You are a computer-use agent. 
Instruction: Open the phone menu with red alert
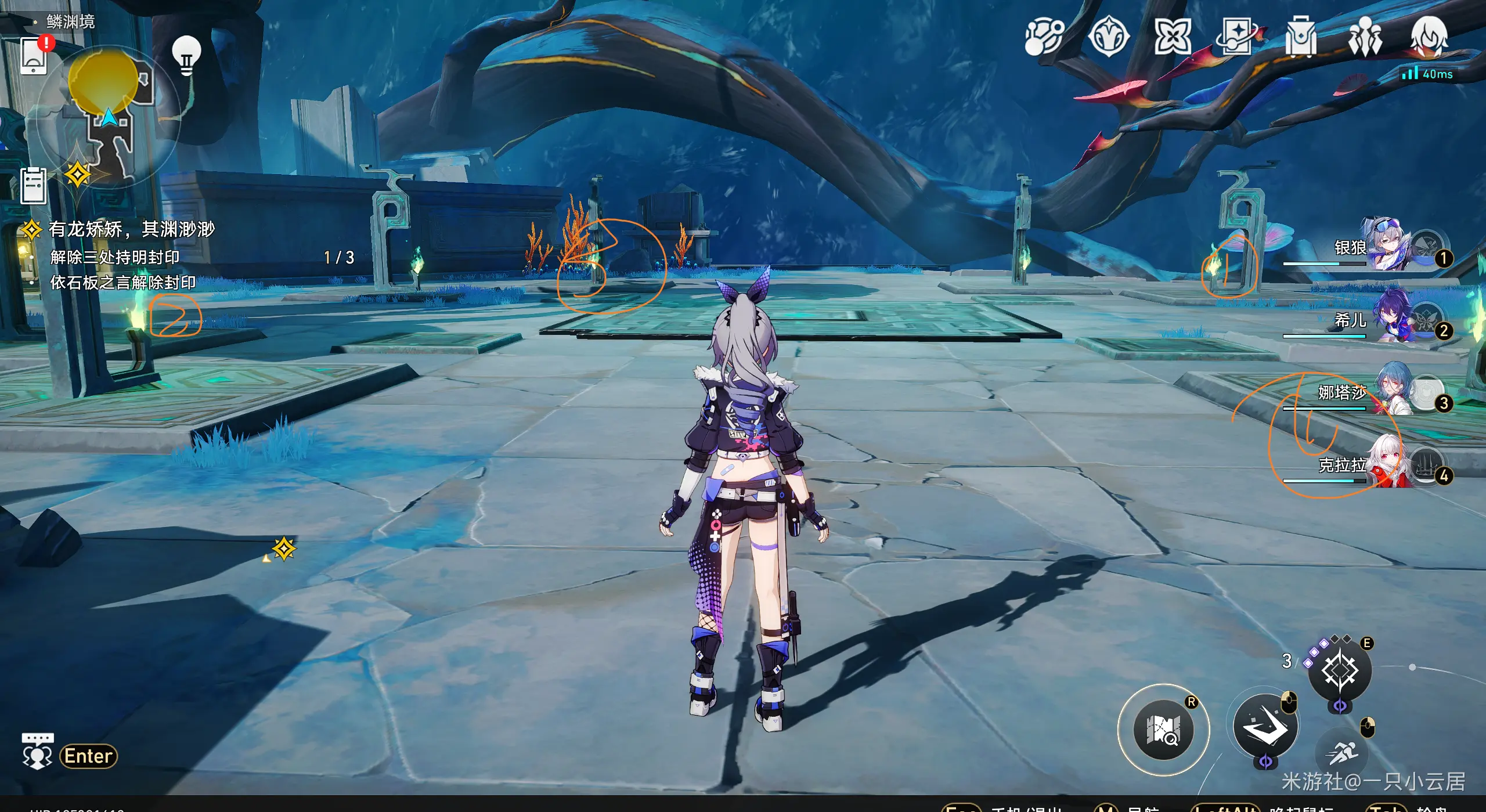(x=34, y=56)
